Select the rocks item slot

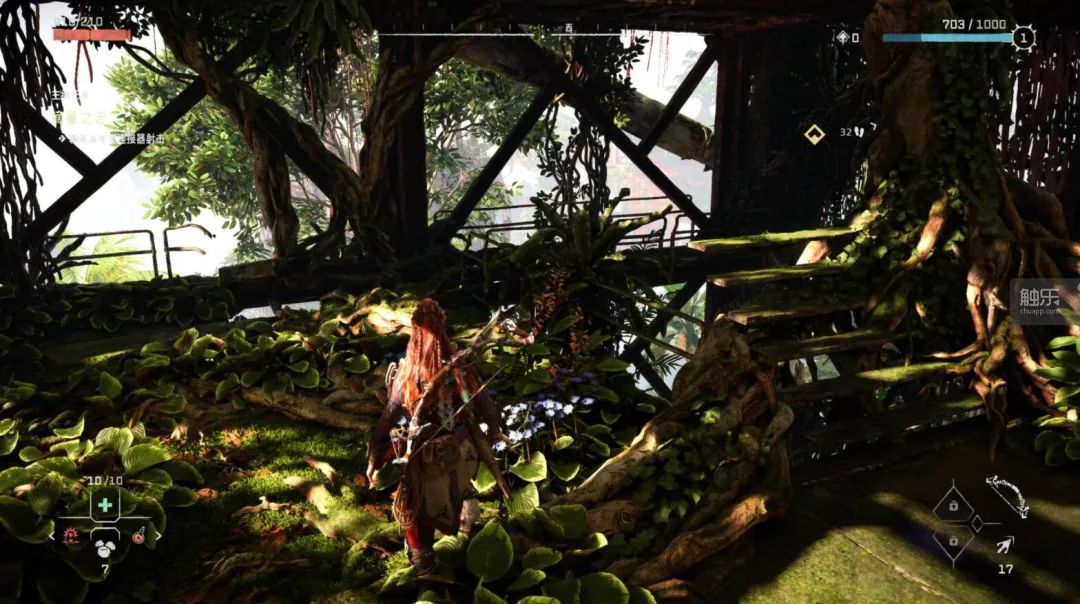pyautogui.click(x=105, y=547)
